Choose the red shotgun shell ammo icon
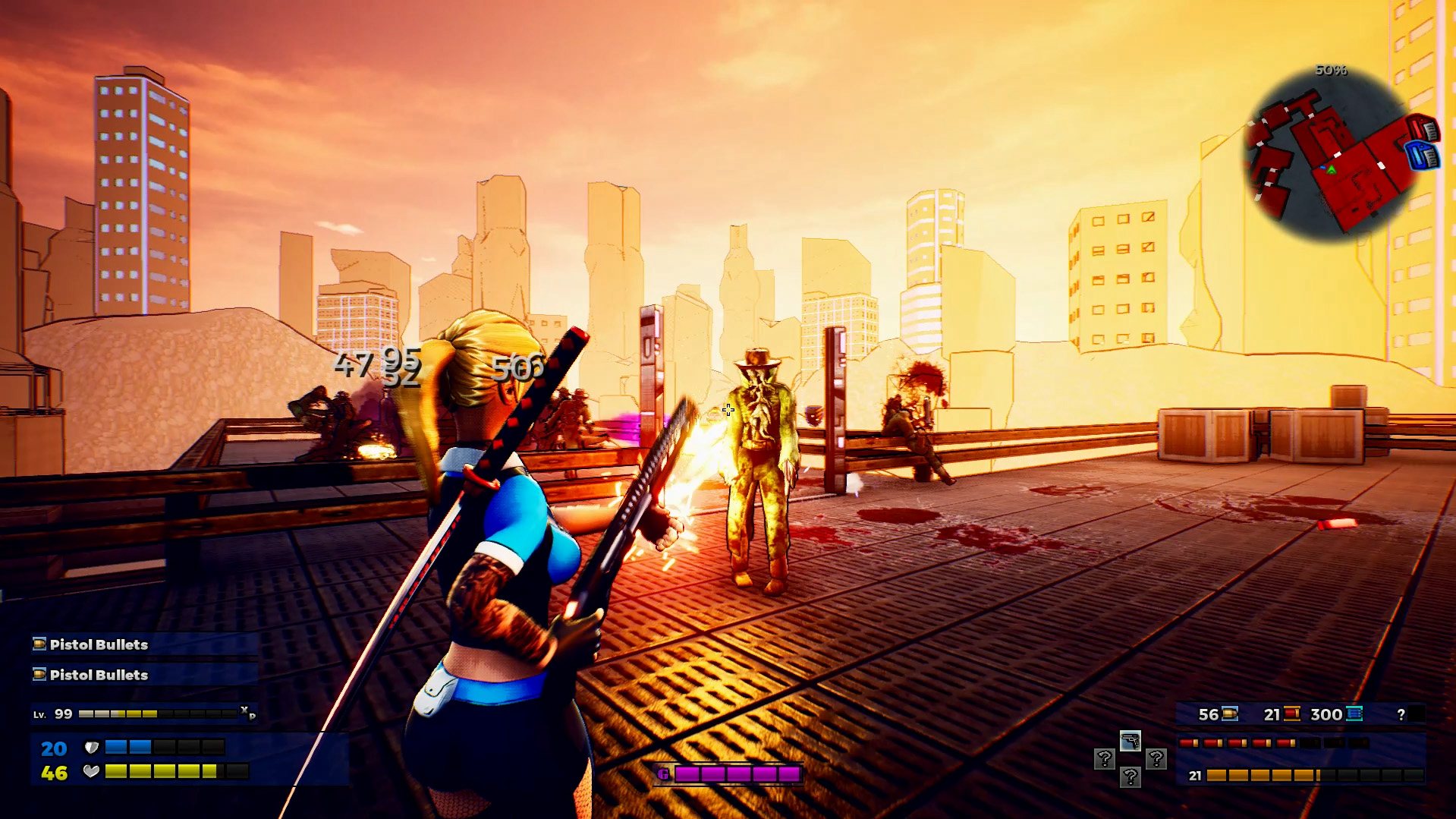1456x819 pixels. [x=1291, y=713]
